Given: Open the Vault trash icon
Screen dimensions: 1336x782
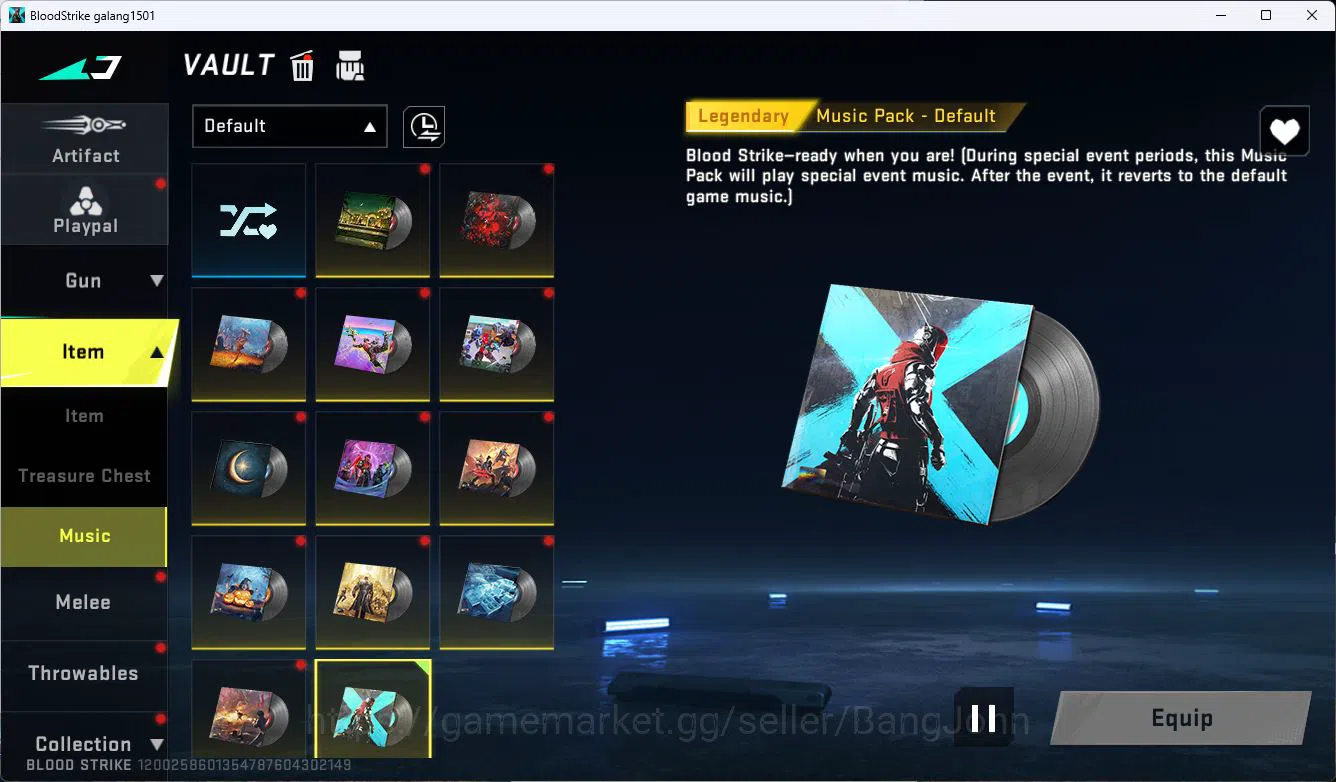Looking at the screenshot, I should [301, 65].
